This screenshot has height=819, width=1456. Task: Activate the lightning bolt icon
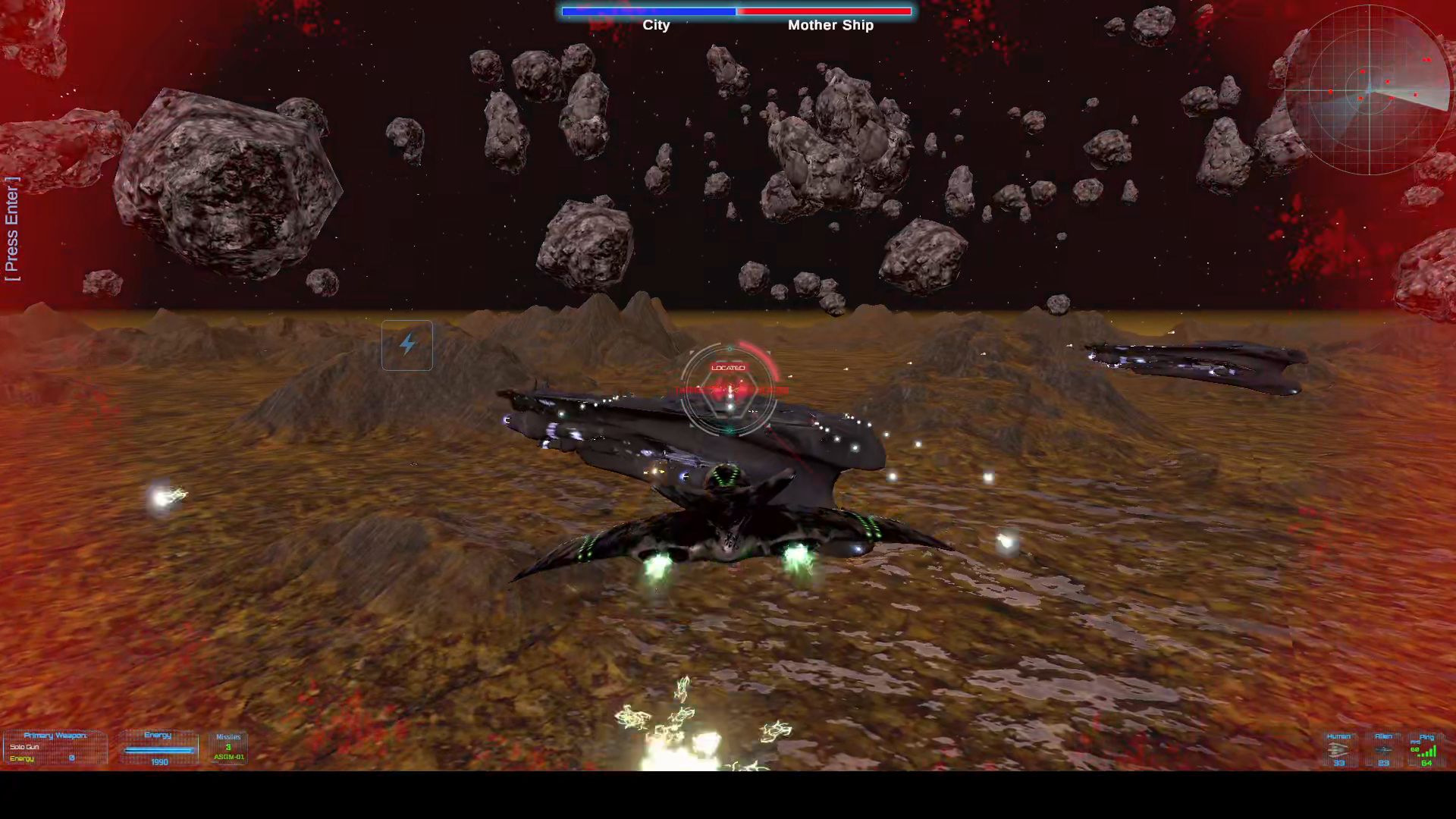point(407,345)
